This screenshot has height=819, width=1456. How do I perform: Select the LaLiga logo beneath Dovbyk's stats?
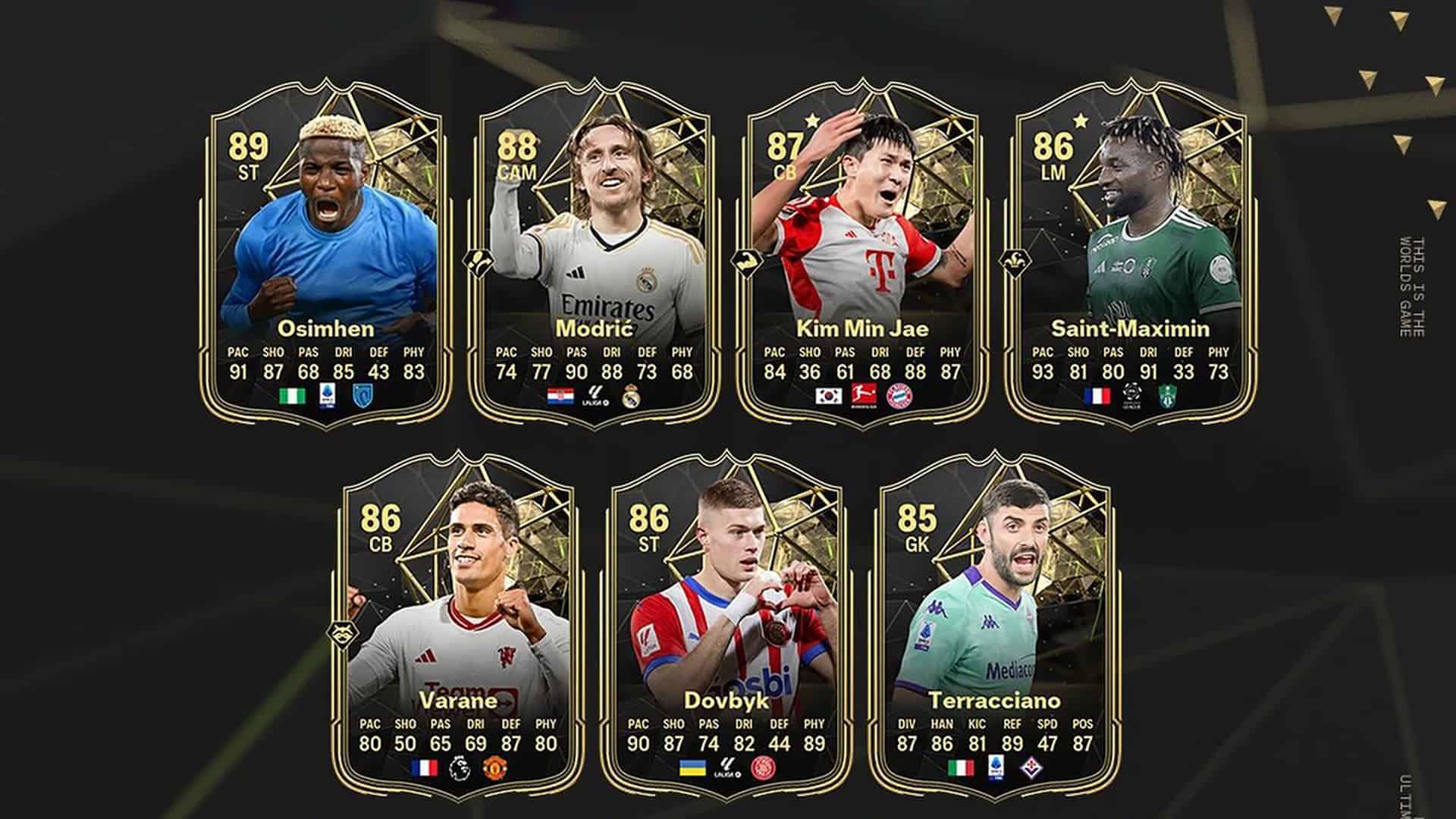pos(728,767)
